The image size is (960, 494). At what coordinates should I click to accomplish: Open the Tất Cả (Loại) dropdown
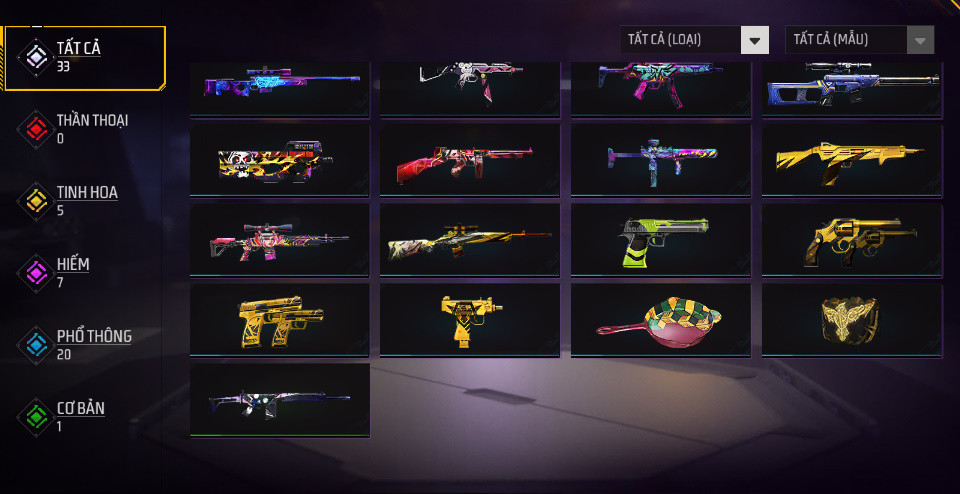click(x=694, y=40)
